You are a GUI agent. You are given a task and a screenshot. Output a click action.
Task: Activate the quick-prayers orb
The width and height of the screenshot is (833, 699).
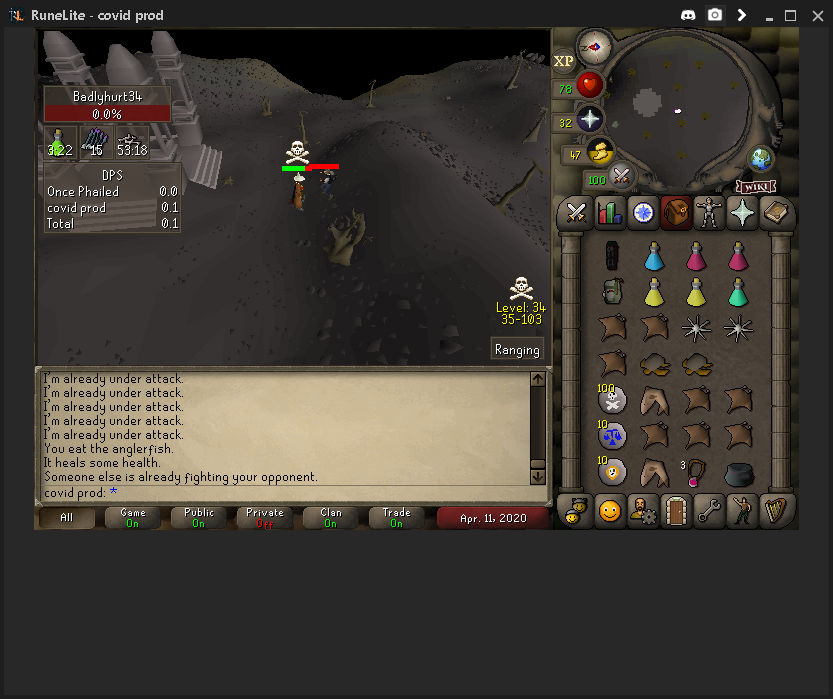590,120
